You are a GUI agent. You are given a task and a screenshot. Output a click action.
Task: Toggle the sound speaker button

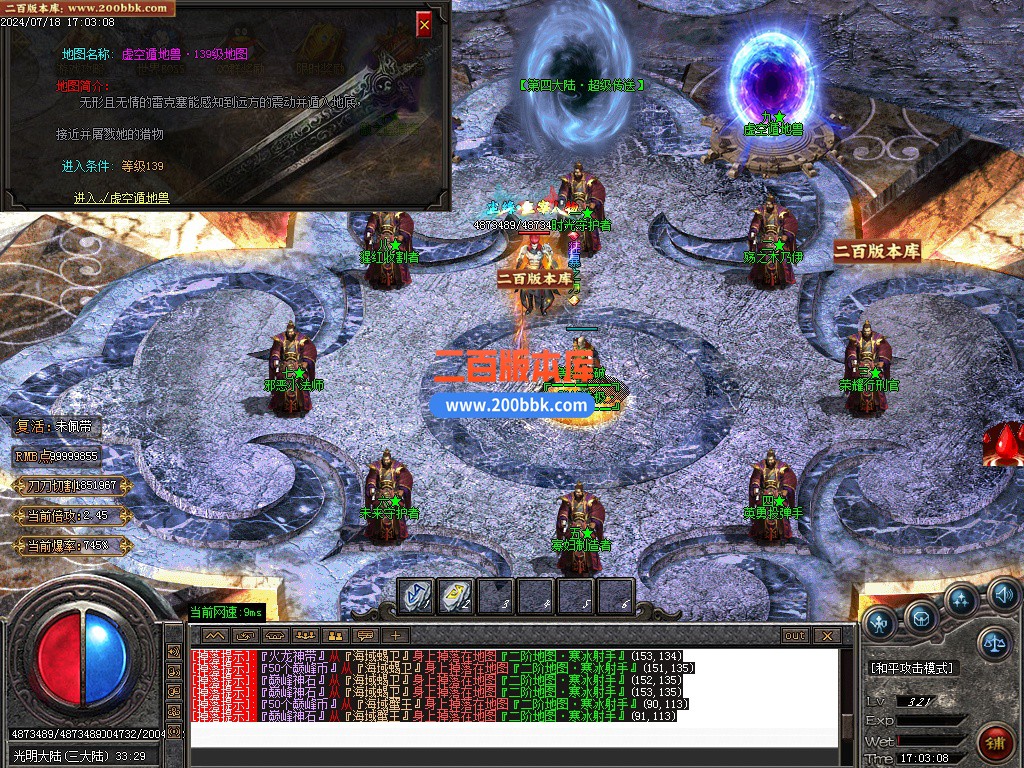coord(1003,596)
